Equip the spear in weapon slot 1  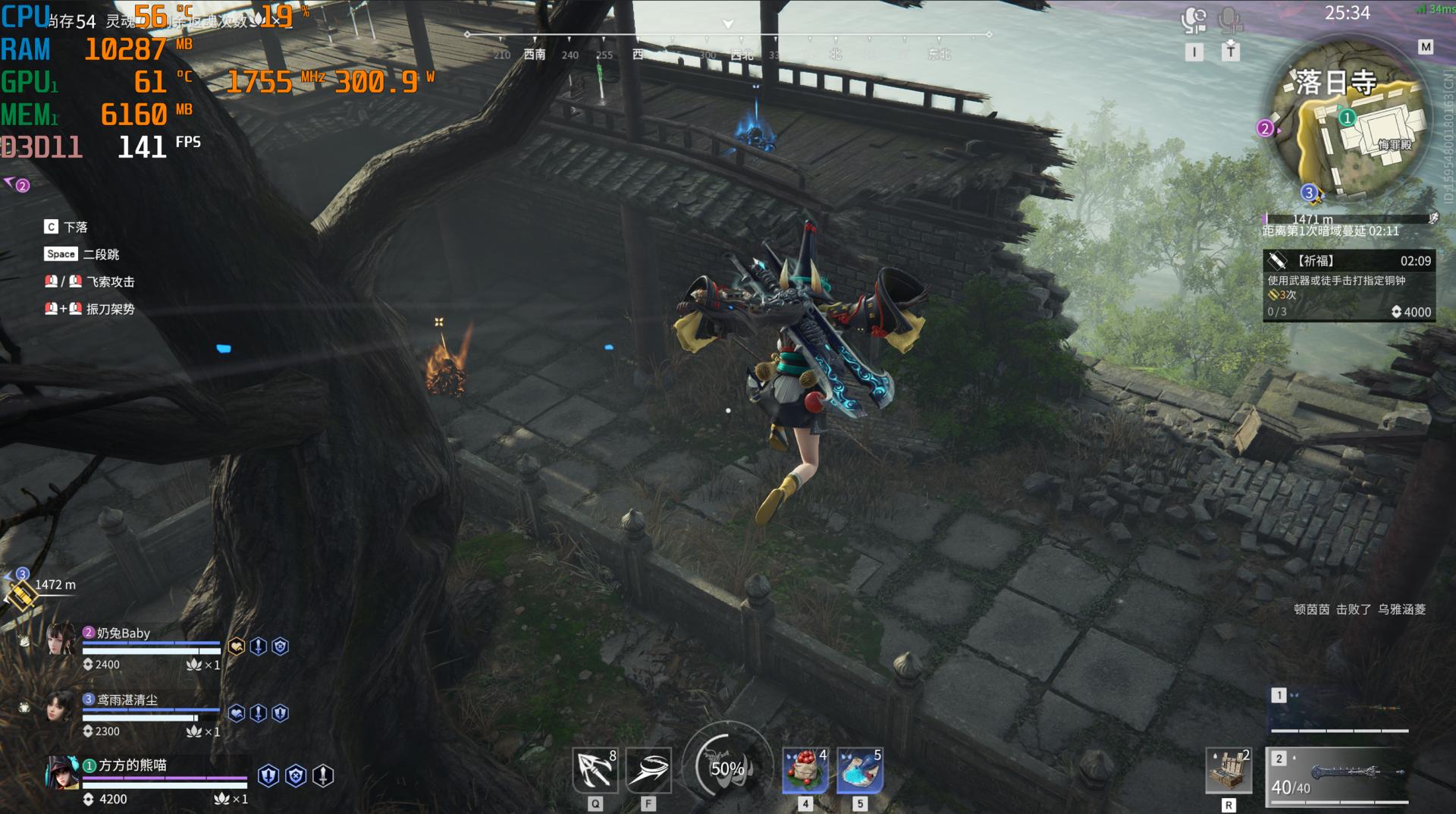click(1340, 711)
